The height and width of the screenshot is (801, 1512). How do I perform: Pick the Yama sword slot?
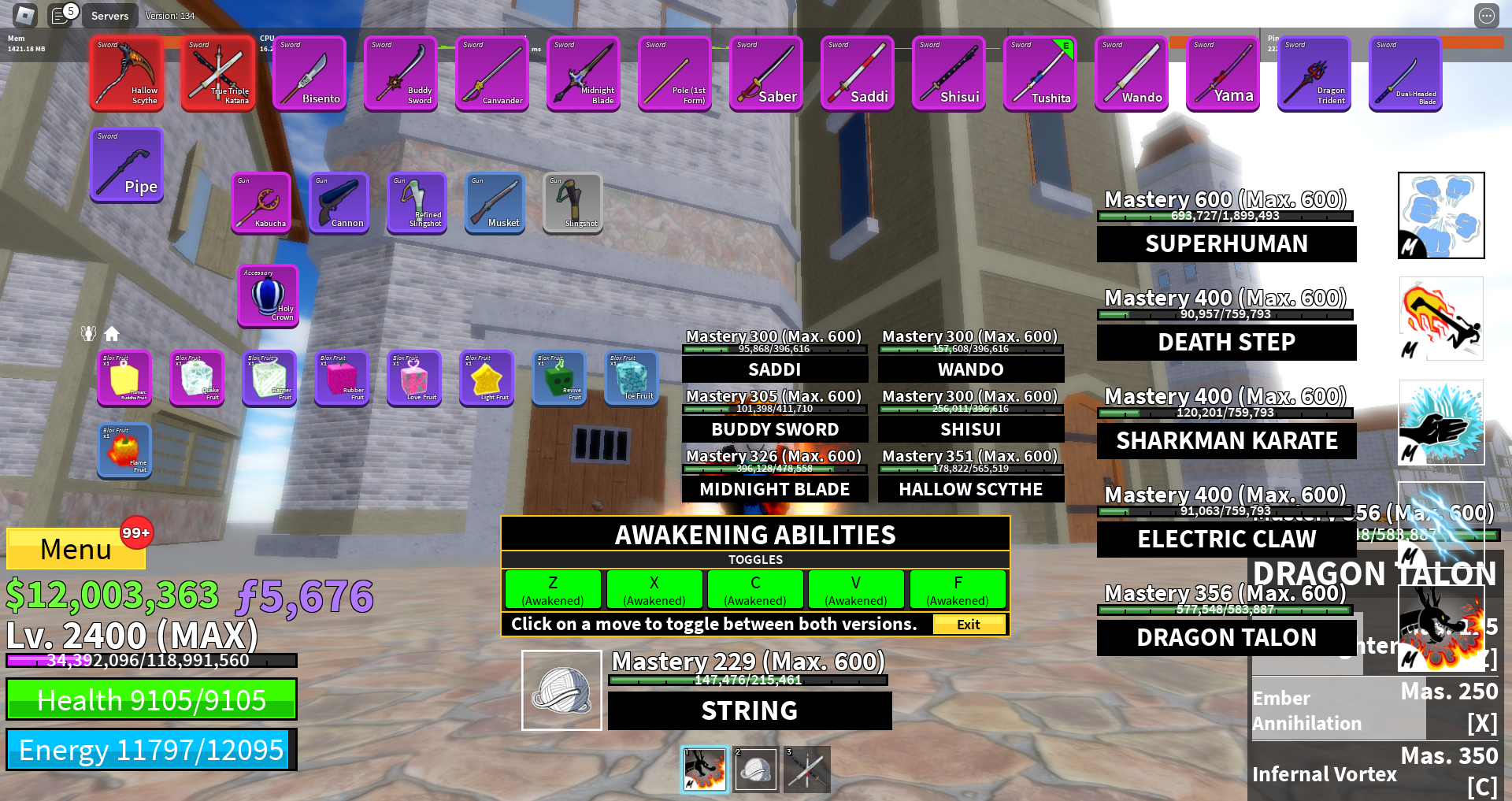click(1222, 74)
